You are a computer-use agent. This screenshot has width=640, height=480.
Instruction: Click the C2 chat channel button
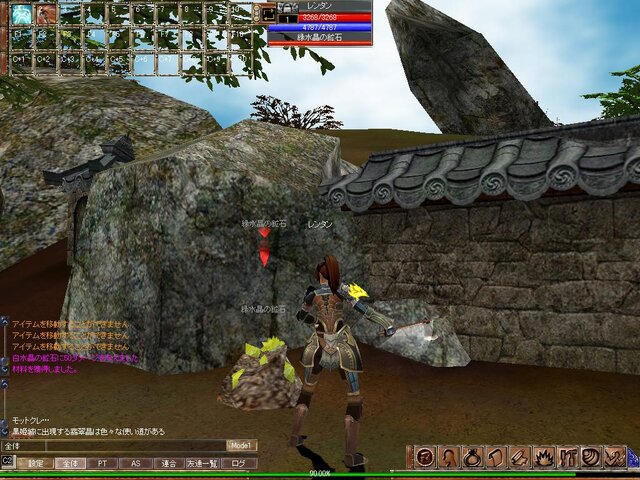coord(7,461)
